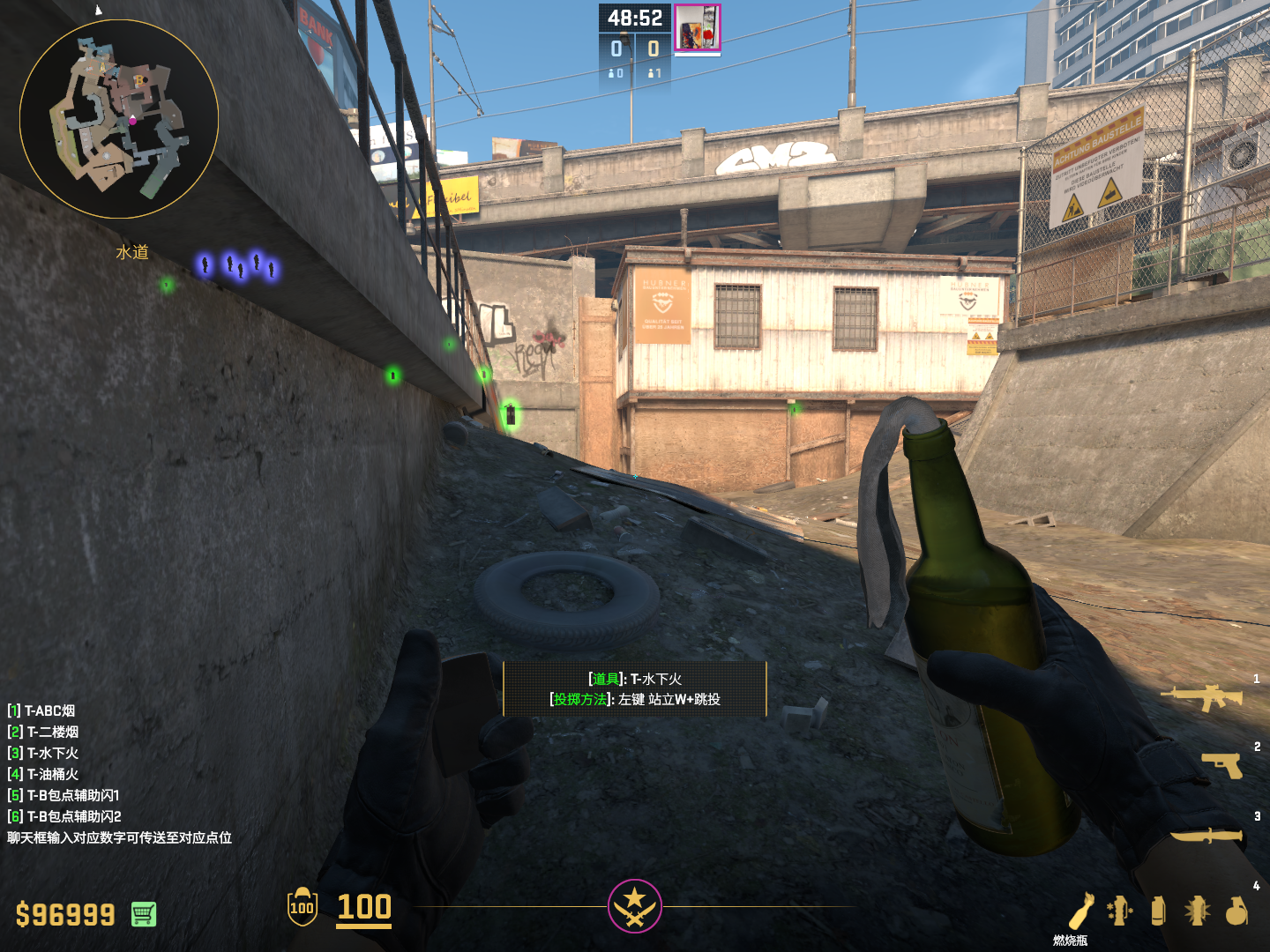Click the circular radar minimap
The height and width of the screenshot is (952, 1270).
pos(119,119)
